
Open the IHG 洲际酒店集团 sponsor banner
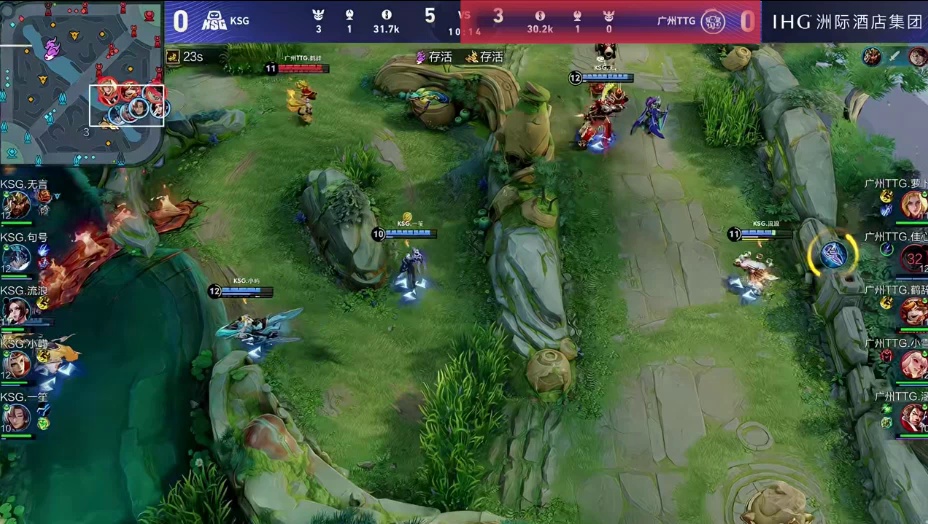pos(846,21)
